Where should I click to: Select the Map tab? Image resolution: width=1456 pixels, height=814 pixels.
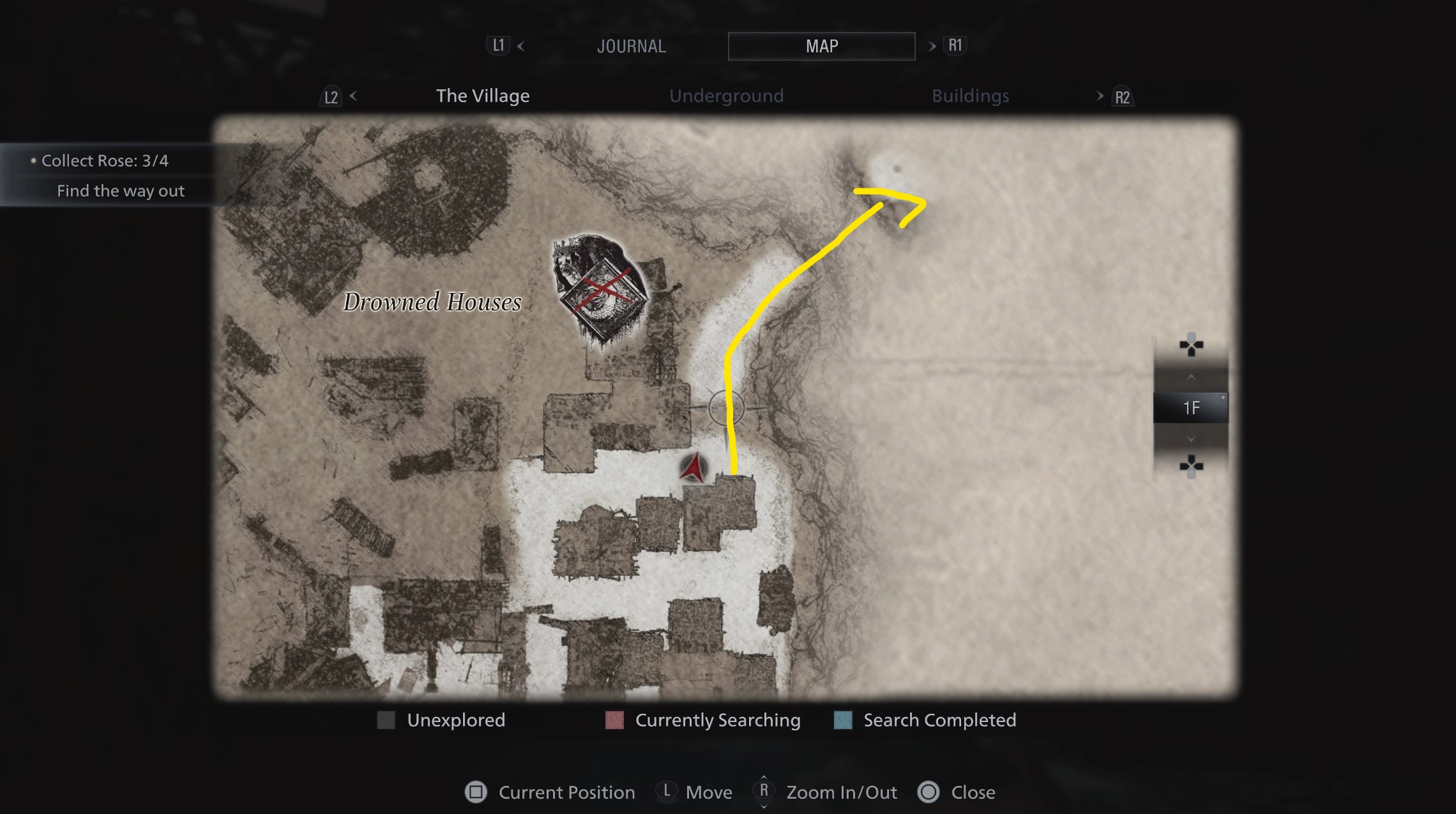[x=821, y=46]
